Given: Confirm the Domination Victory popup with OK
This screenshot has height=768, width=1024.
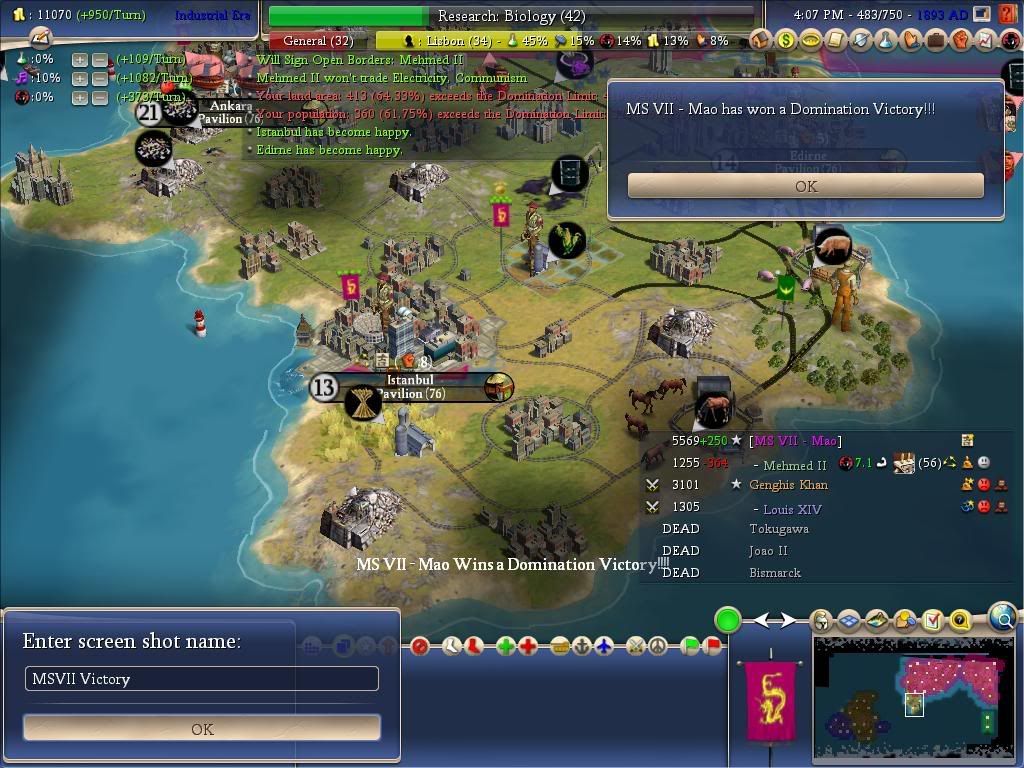Looking at the screenshot, I should [x=805, y=186].
